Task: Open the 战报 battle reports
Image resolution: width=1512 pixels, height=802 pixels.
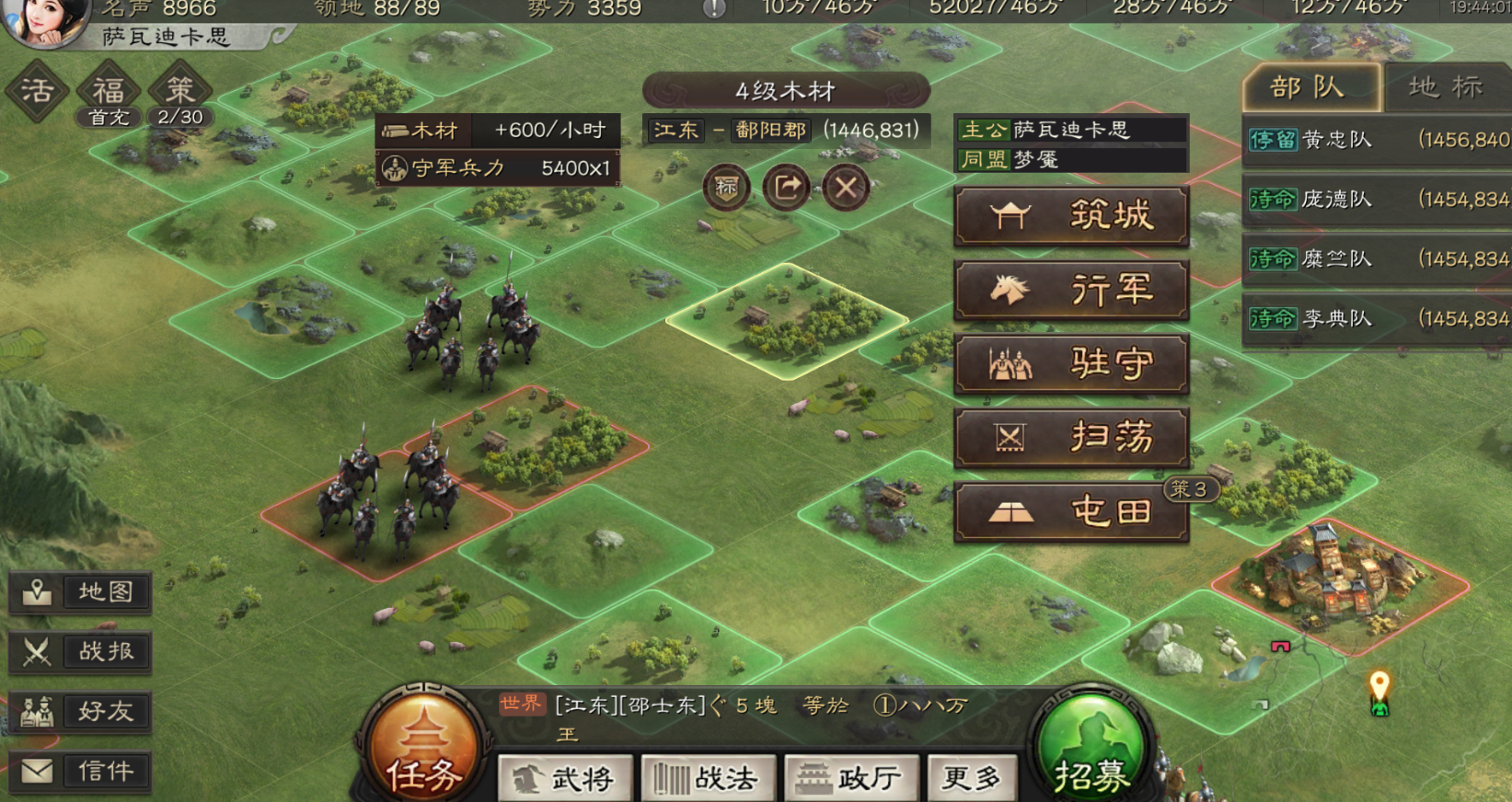Action: coord(79,652)
